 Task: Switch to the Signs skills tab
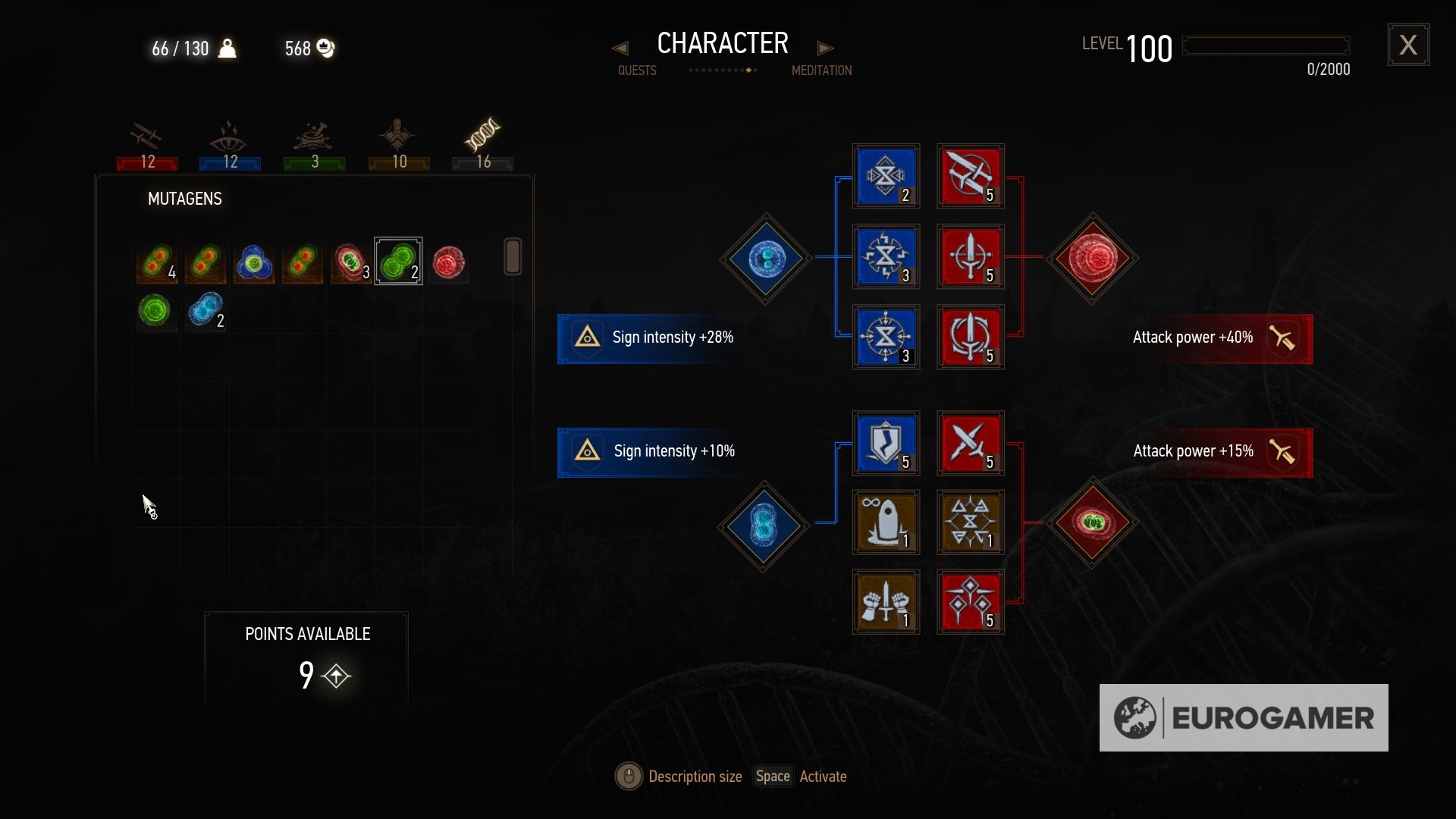click(x=230, y=144)
